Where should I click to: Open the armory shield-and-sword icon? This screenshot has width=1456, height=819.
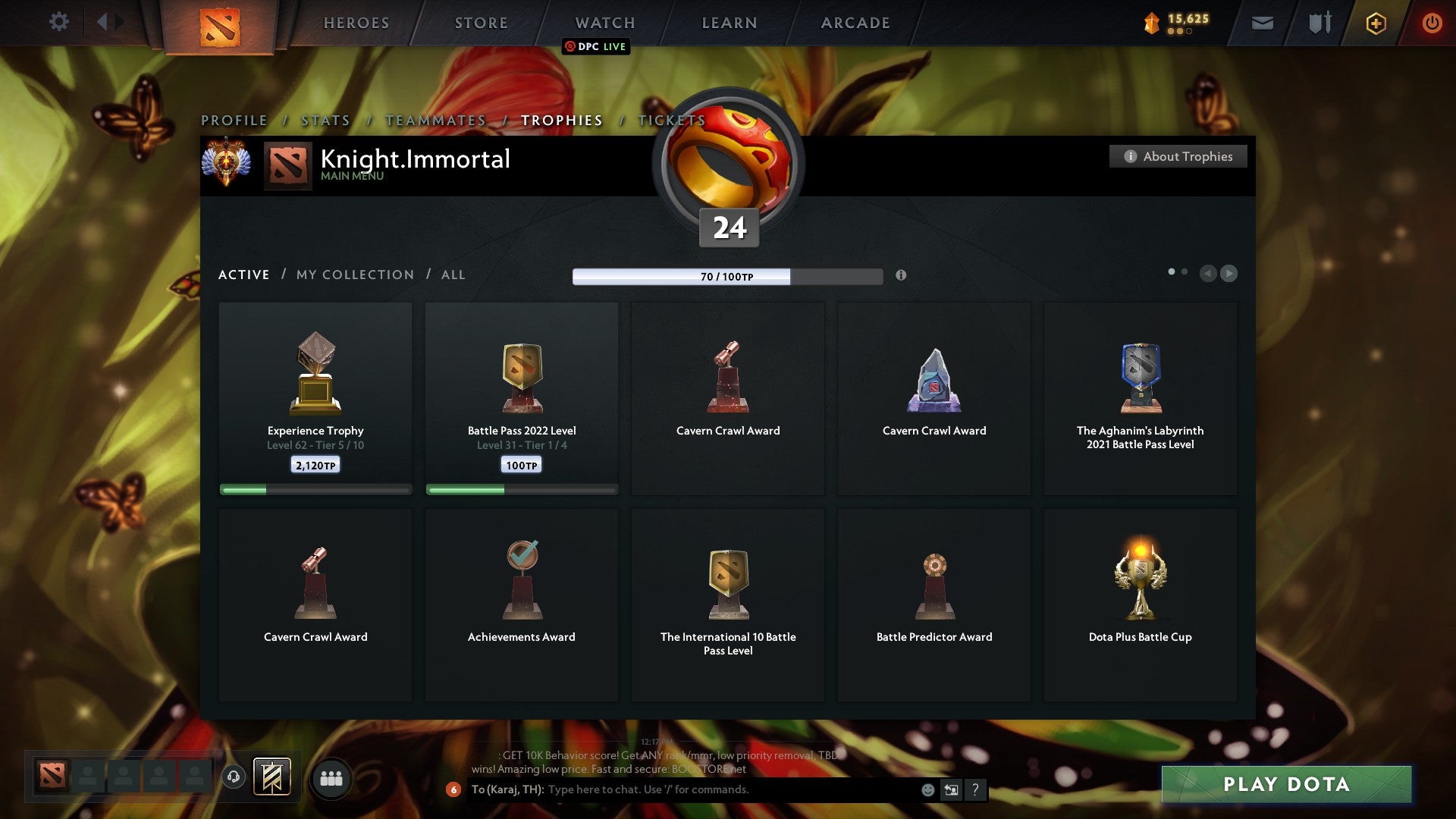1319,23
